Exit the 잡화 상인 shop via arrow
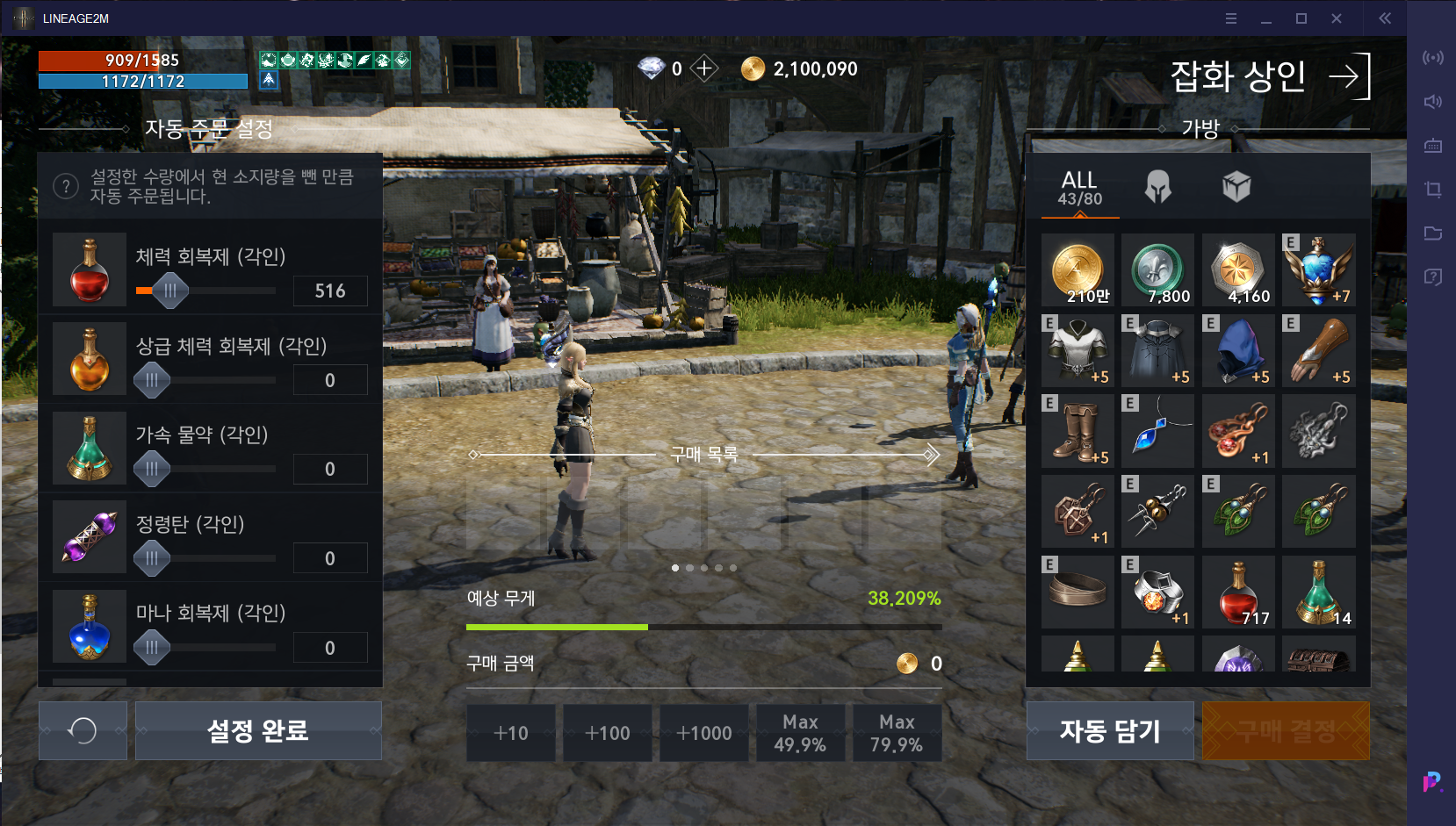The image size is (1456, 826). coord(1350,76)
